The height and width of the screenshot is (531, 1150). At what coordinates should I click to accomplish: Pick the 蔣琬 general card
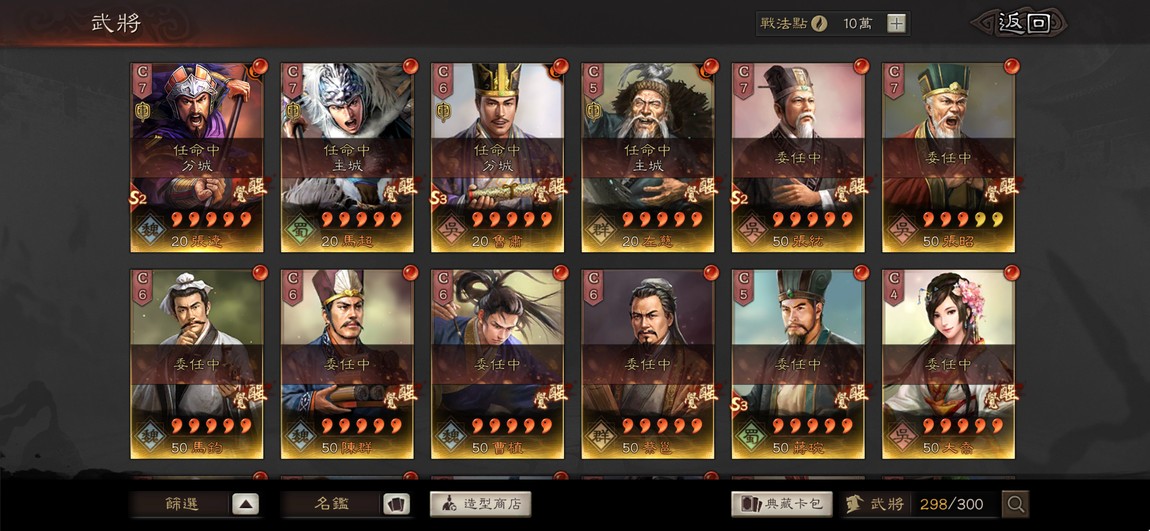(798, 363)
